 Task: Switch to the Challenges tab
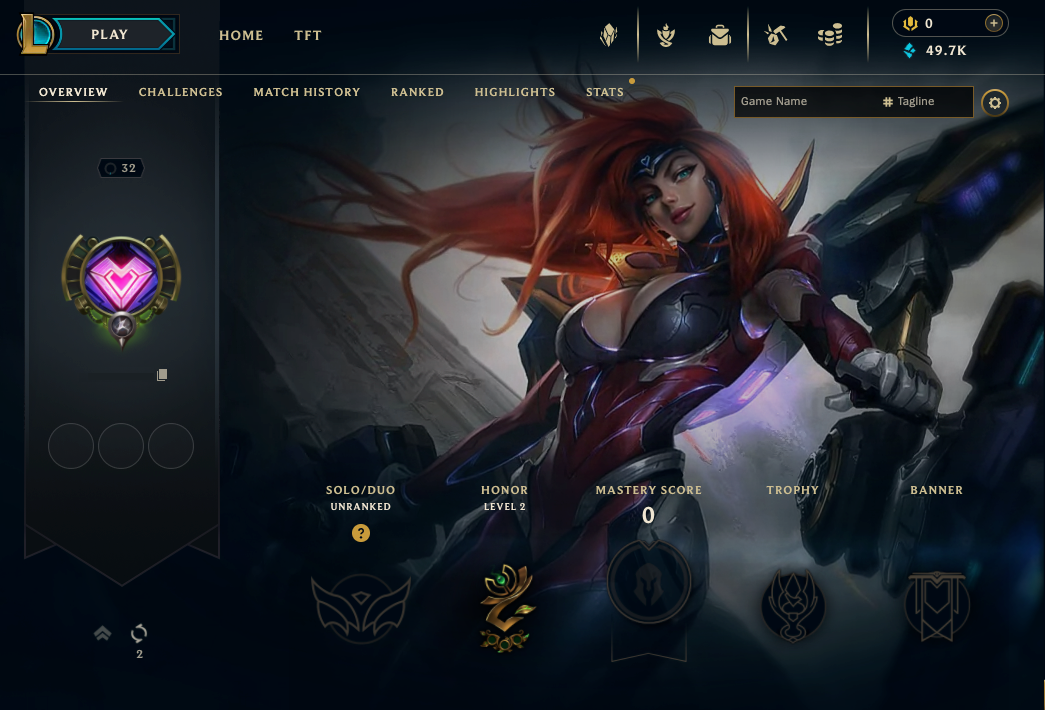[181, 92]
